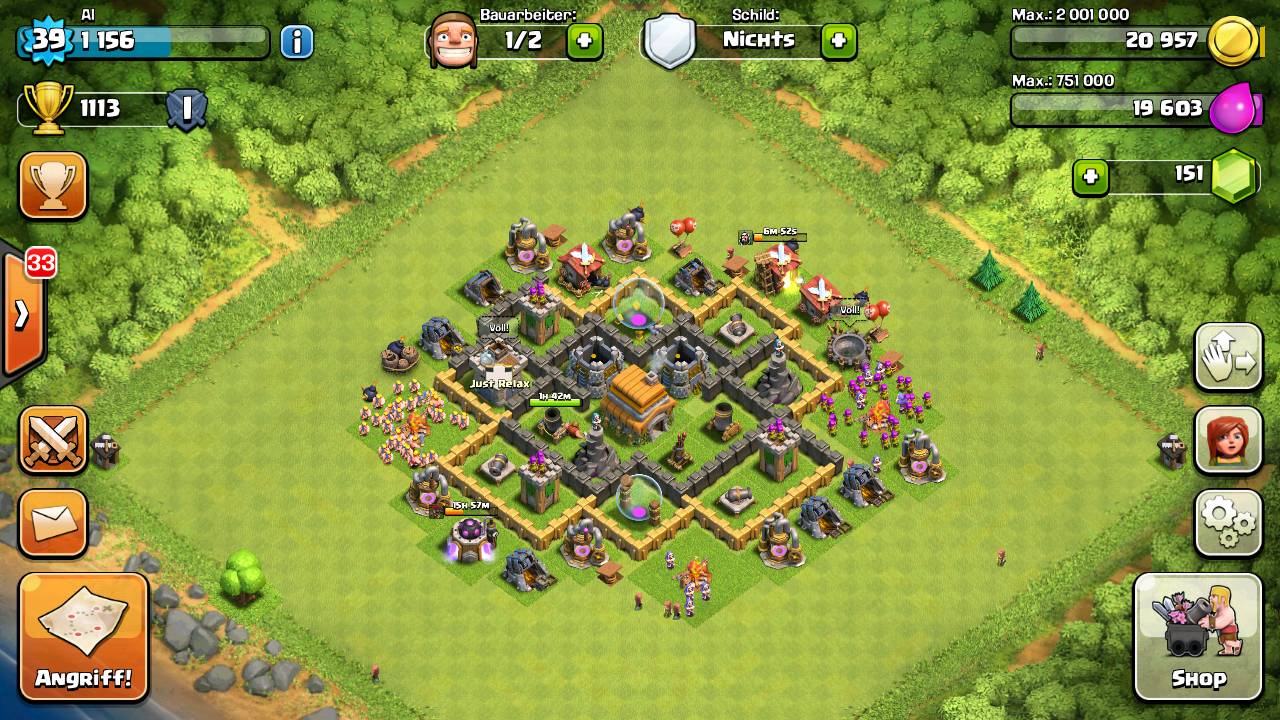Viewport: 1280px width, 720px height.
Task: Select the builder face icon
Action: (453, 40)
